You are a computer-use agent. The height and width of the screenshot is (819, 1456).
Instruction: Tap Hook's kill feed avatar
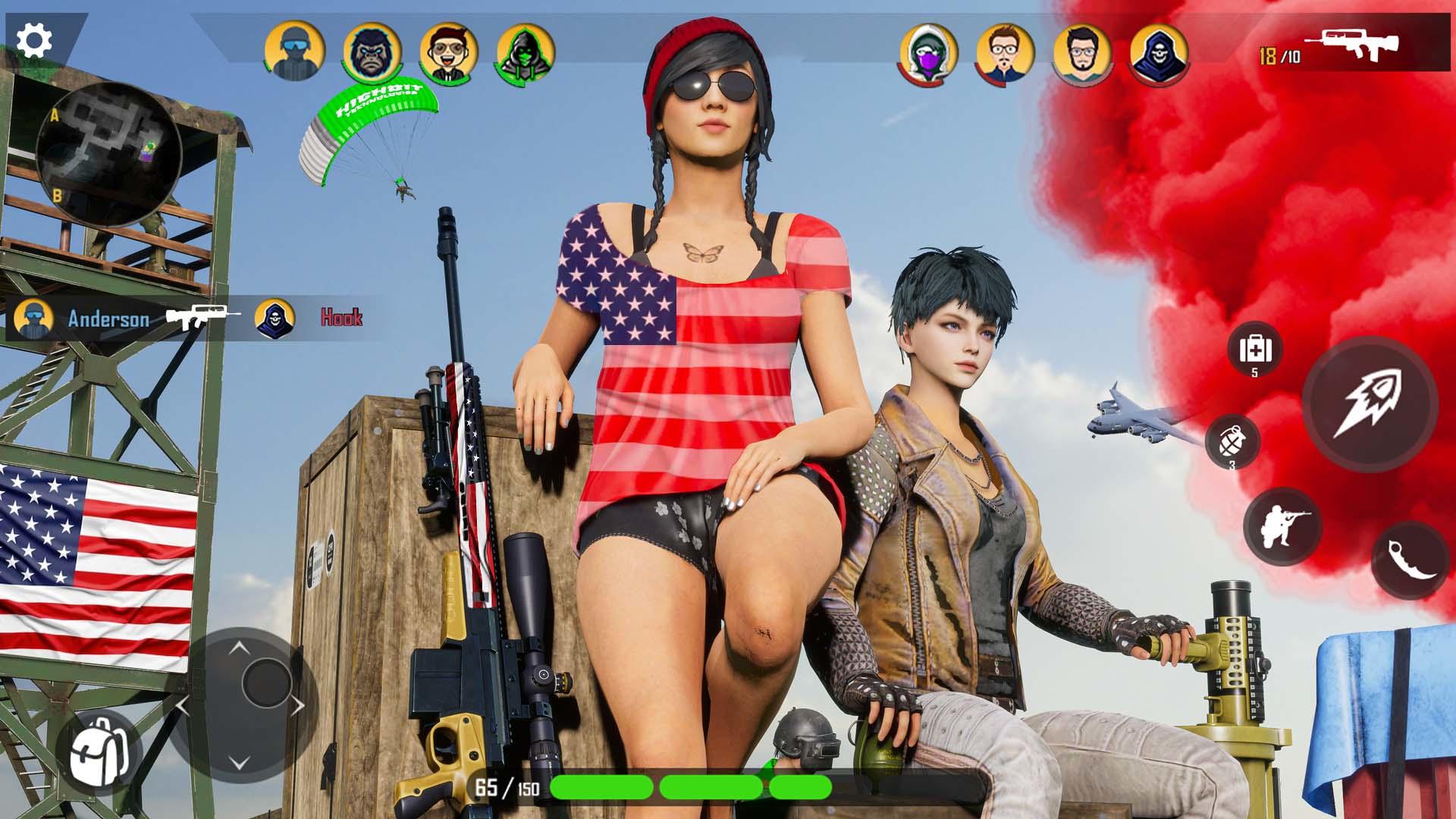(275, 318)
